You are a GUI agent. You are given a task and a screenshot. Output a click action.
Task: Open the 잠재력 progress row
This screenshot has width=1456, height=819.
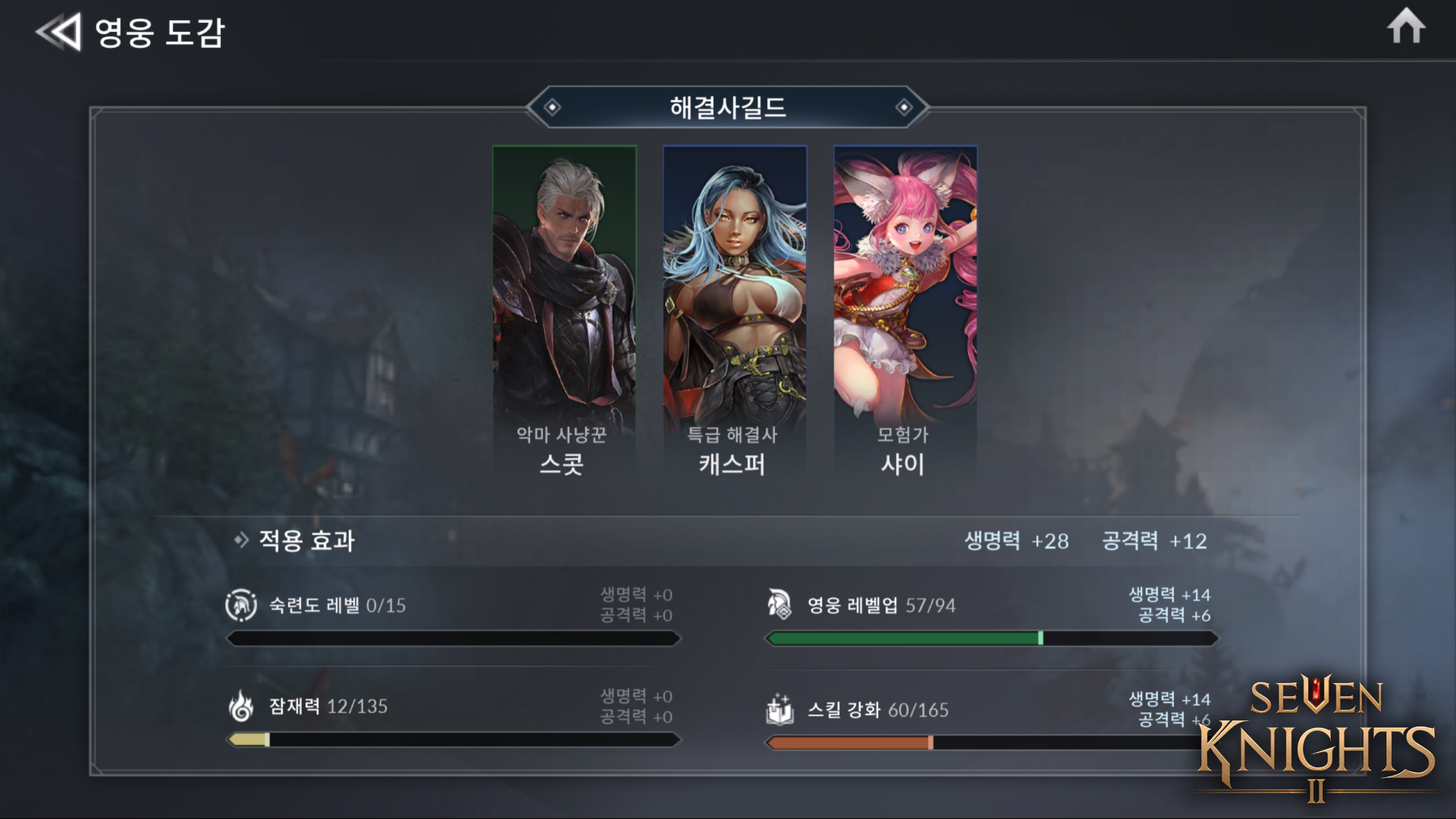(x=453, y=717)
